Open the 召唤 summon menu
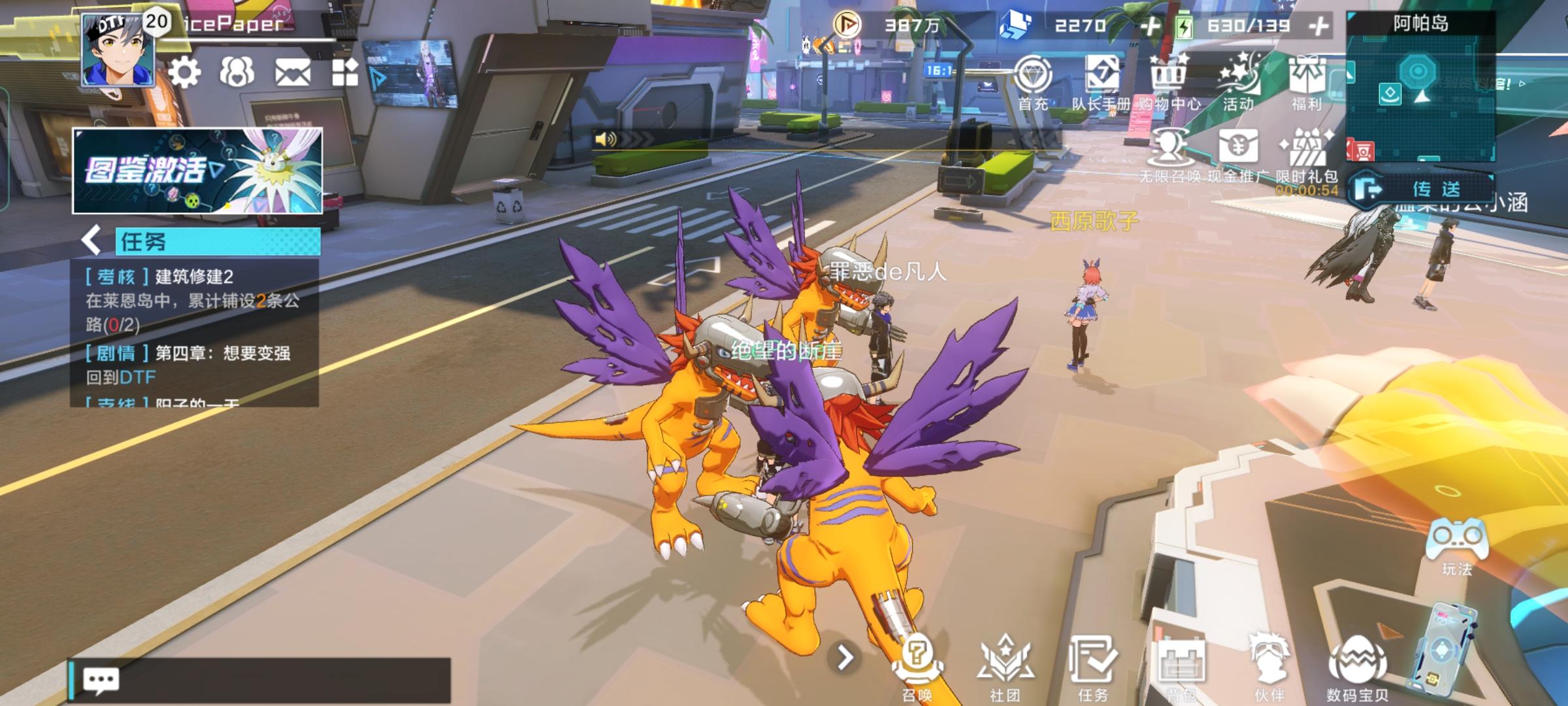Image resolution: width=1568 pixels, height=706 pixels. pyautogui.click(x=917, y=665)
